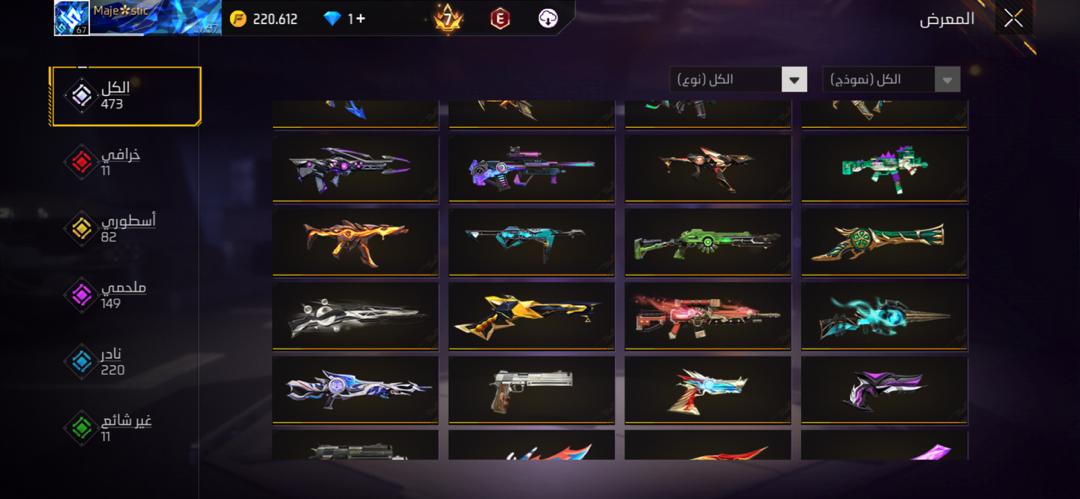1080x499 pixels.
Task: Choose the bright green rifle skin
Action: 707,241
